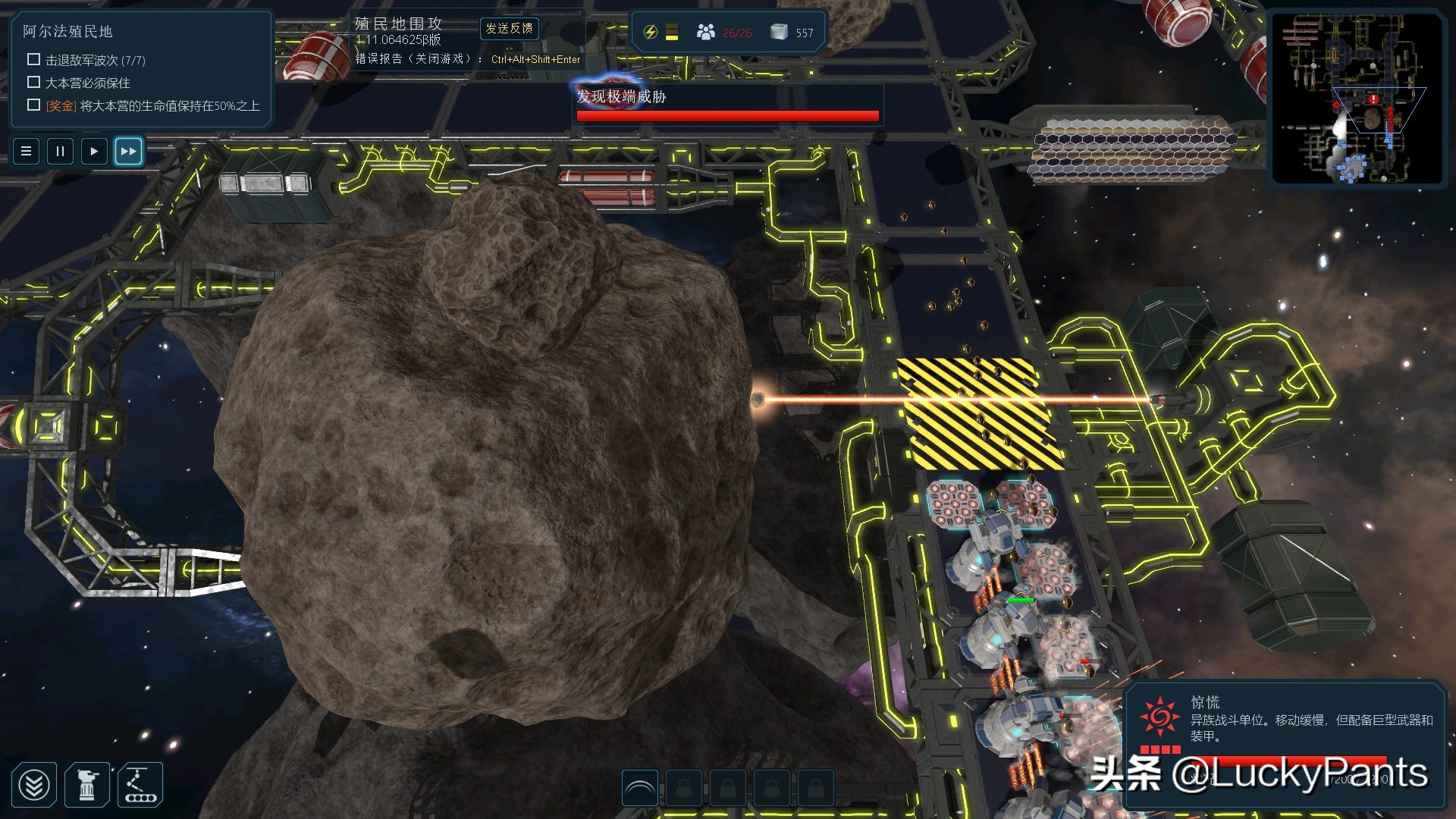Viewport: 1456px width, 819px height.
Task: Pause the game
Action: coord(60,151)
